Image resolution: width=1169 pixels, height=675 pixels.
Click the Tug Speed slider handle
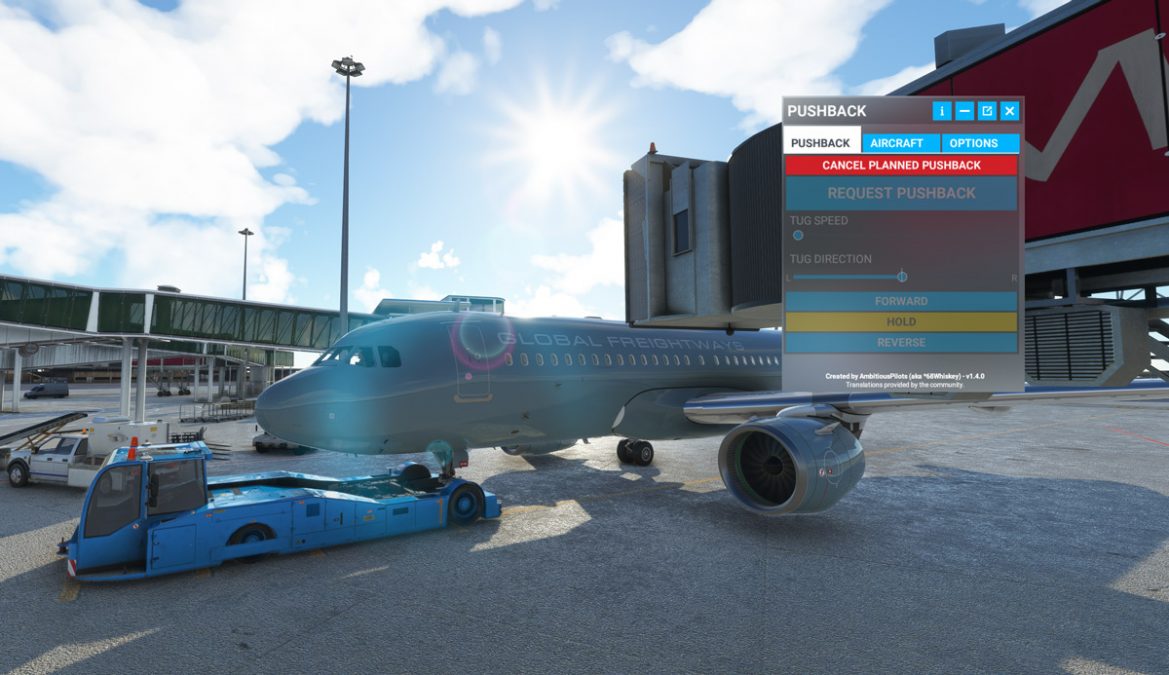(x=798, y=236)
